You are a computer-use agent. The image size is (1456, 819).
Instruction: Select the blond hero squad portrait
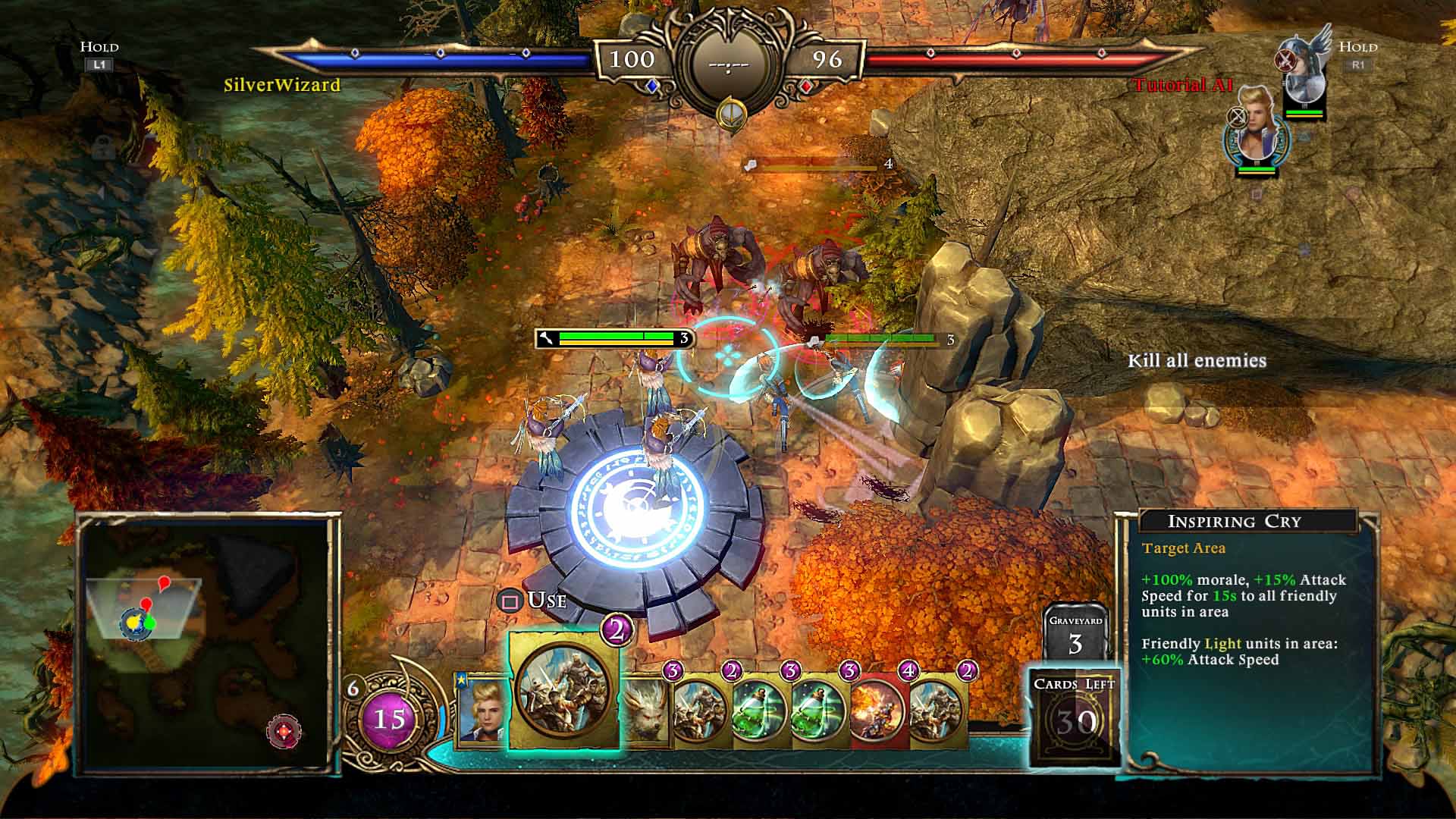tap(1257, 130)
